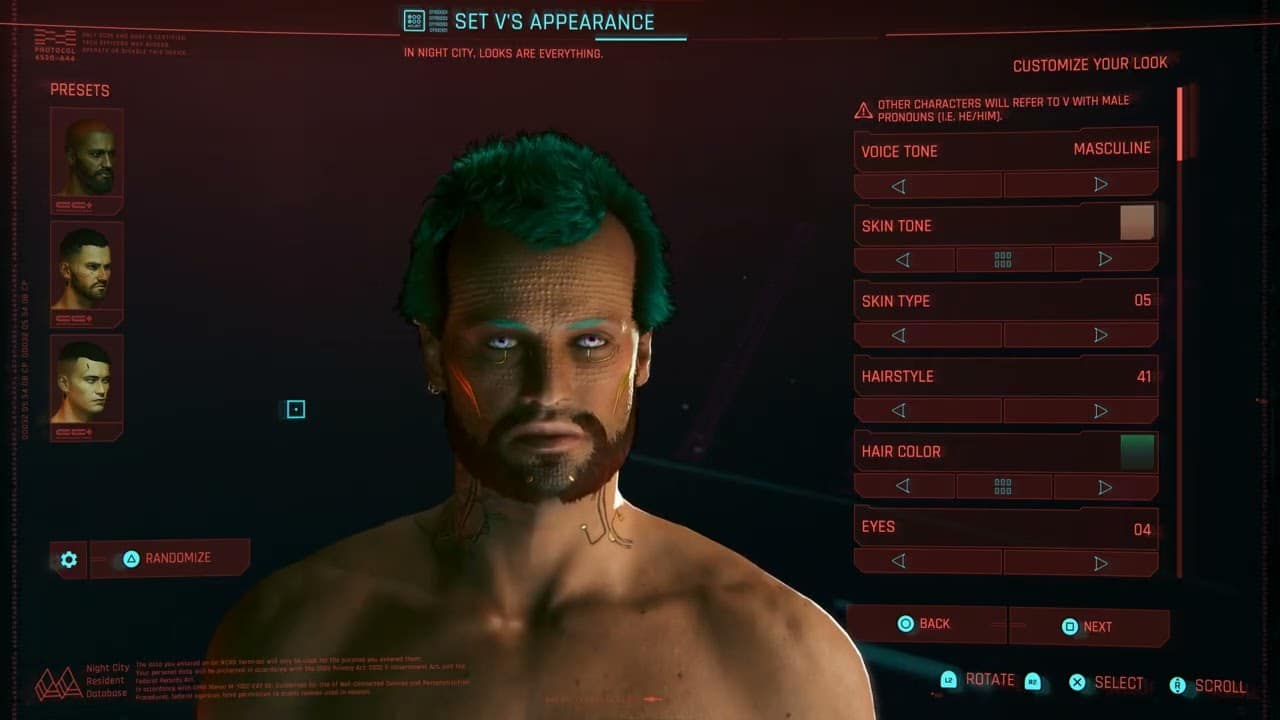Click the Next button
Image resolution: width=1280 pixels, height=720 pixels.
(x=1089, y=627)
